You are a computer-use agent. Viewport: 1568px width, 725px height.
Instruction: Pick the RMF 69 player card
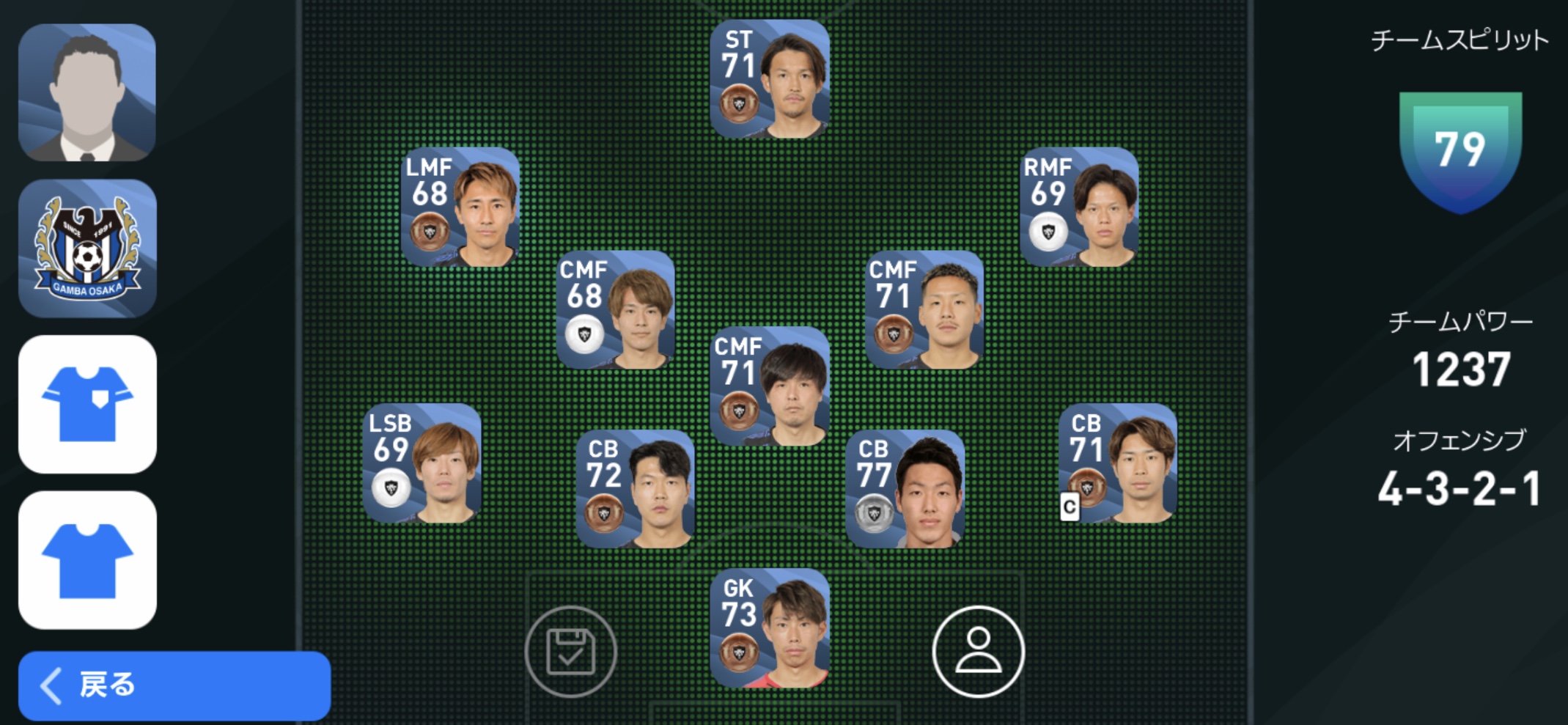[1079, 207]
